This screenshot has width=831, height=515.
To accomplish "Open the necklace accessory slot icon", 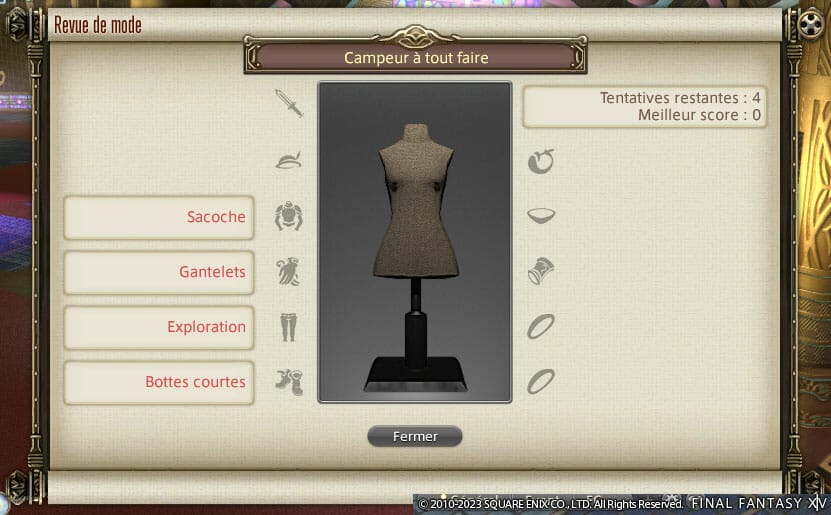I will [541, 216].
